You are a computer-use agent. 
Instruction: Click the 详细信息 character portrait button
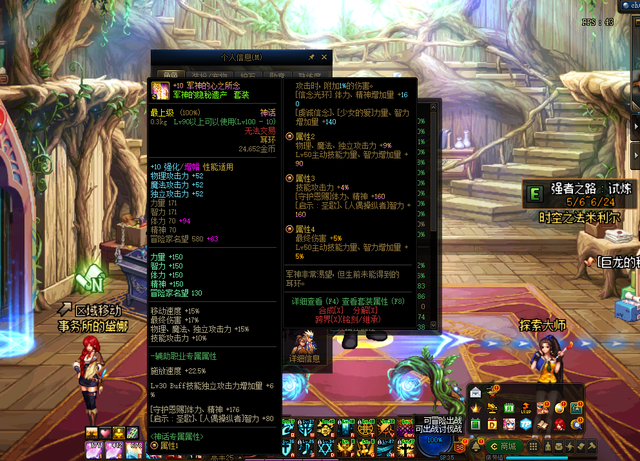tap(304, 345)
